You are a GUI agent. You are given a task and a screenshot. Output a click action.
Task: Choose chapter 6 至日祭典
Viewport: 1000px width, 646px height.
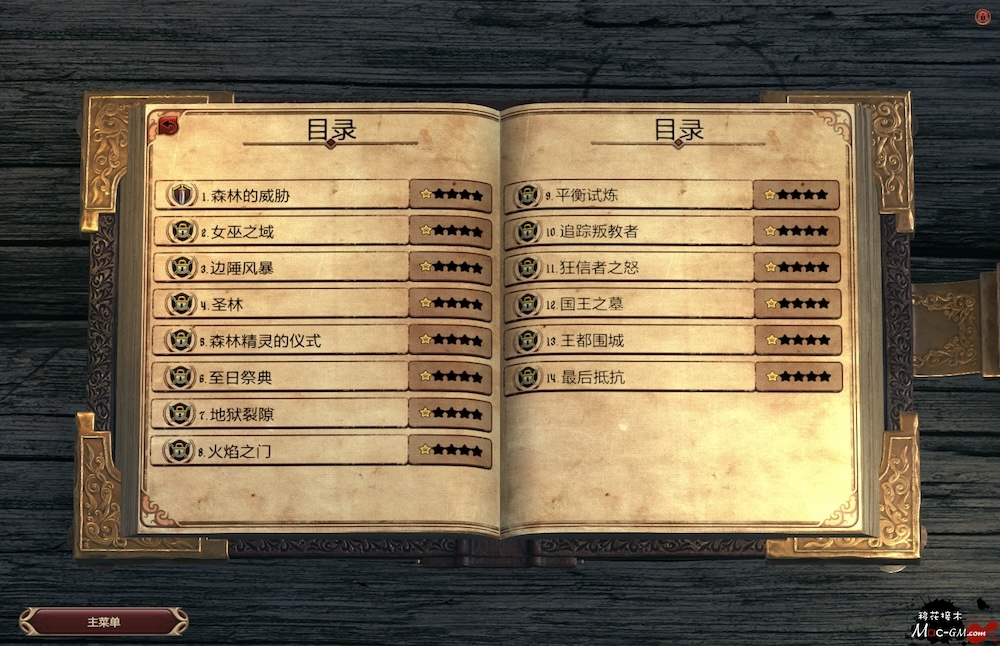click(x=280, y=378)
